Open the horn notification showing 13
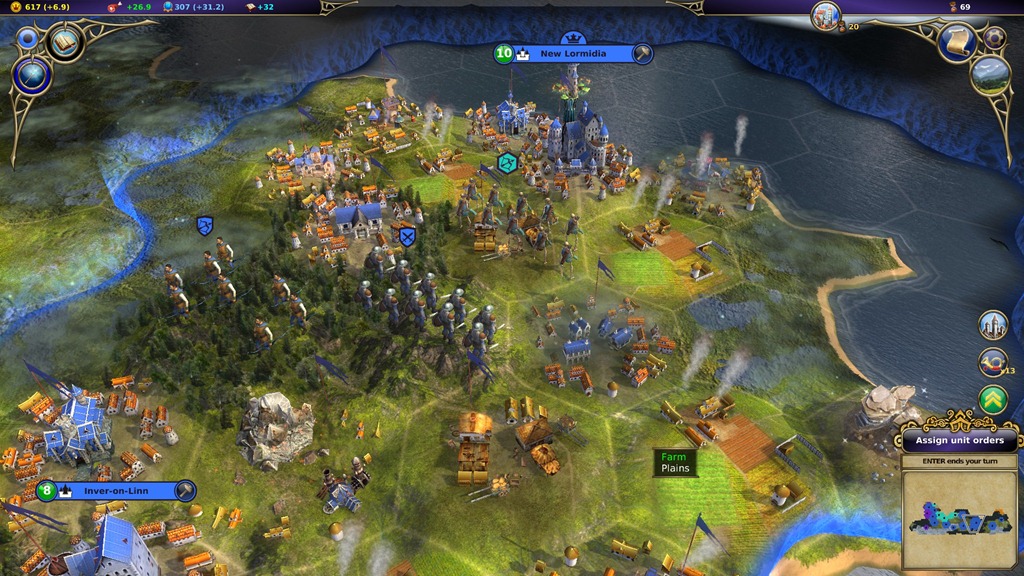This screenshot has width=1024, height=576. [992, 362]
